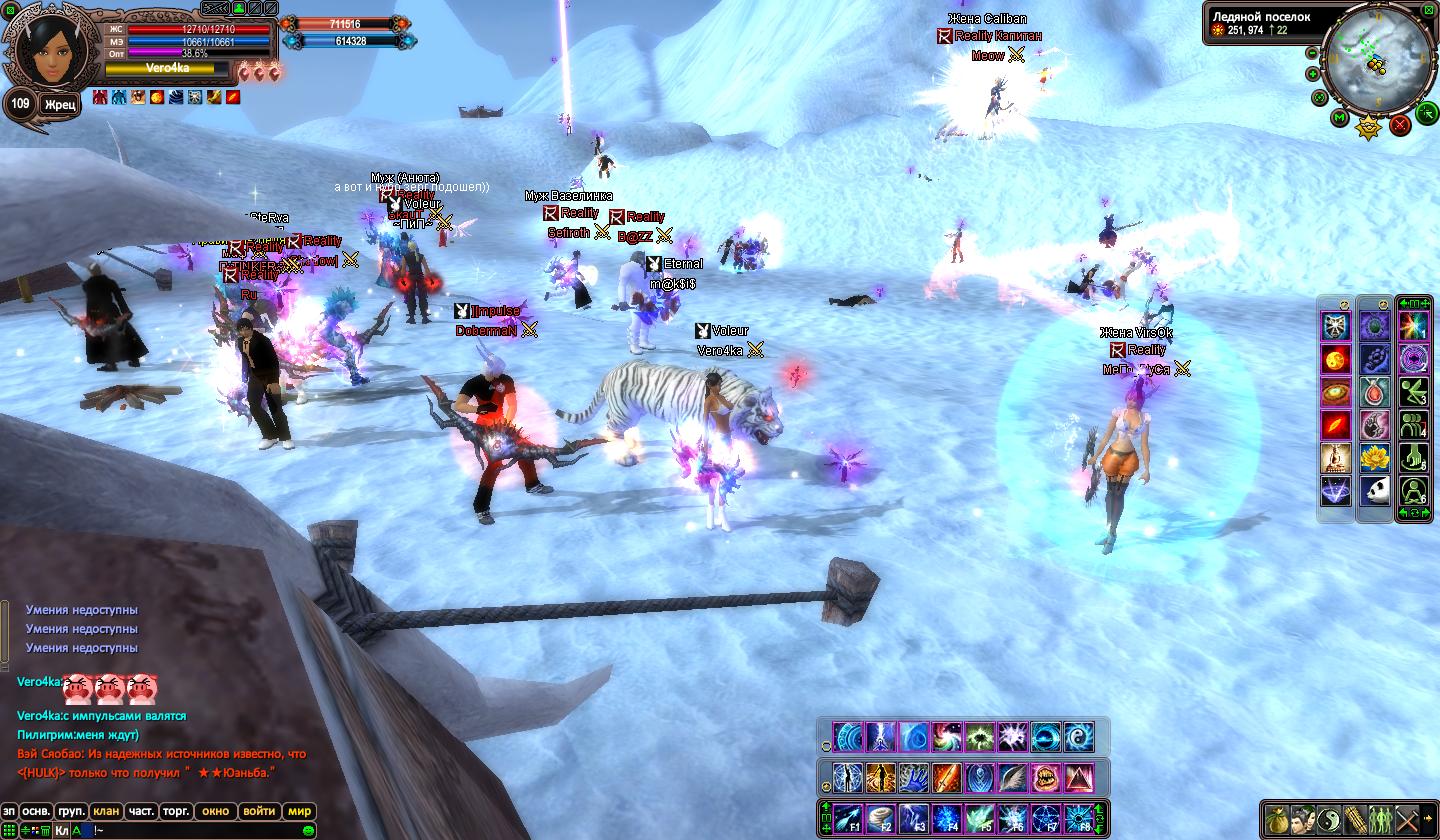Activate the golden Buddha statue skill
Image resolution: width=1440 pixels, height=840 pixels.
click(1336, 458)
